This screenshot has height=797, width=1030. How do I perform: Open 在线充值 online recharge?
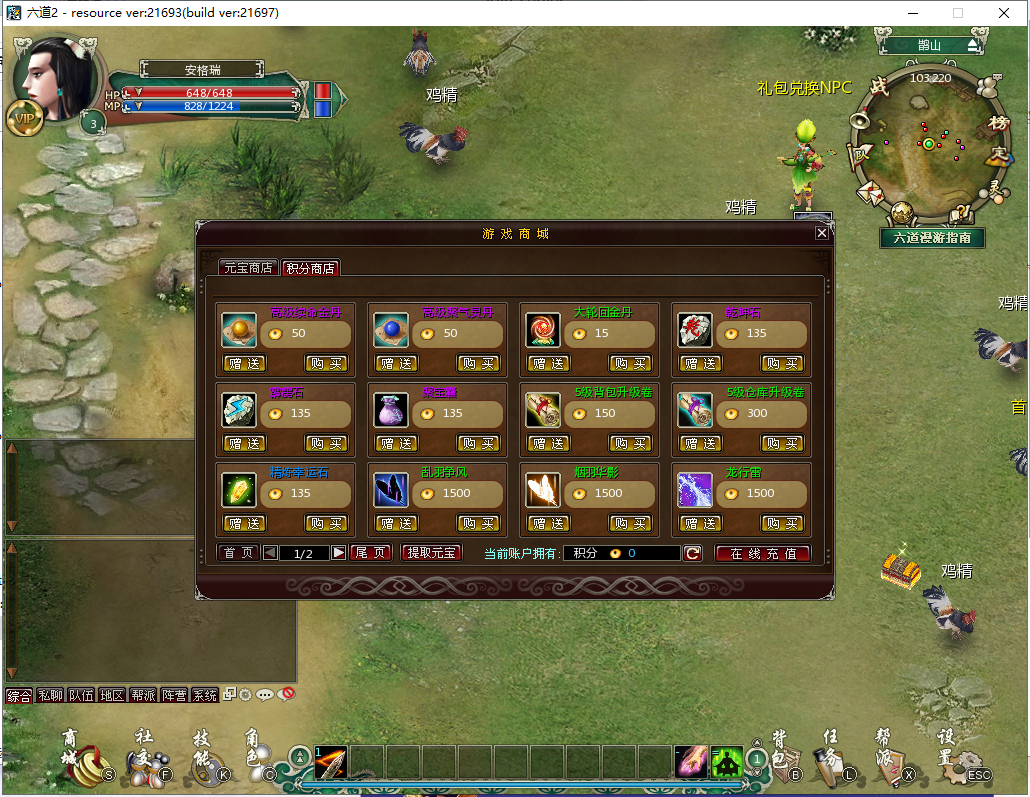(762, 553)
